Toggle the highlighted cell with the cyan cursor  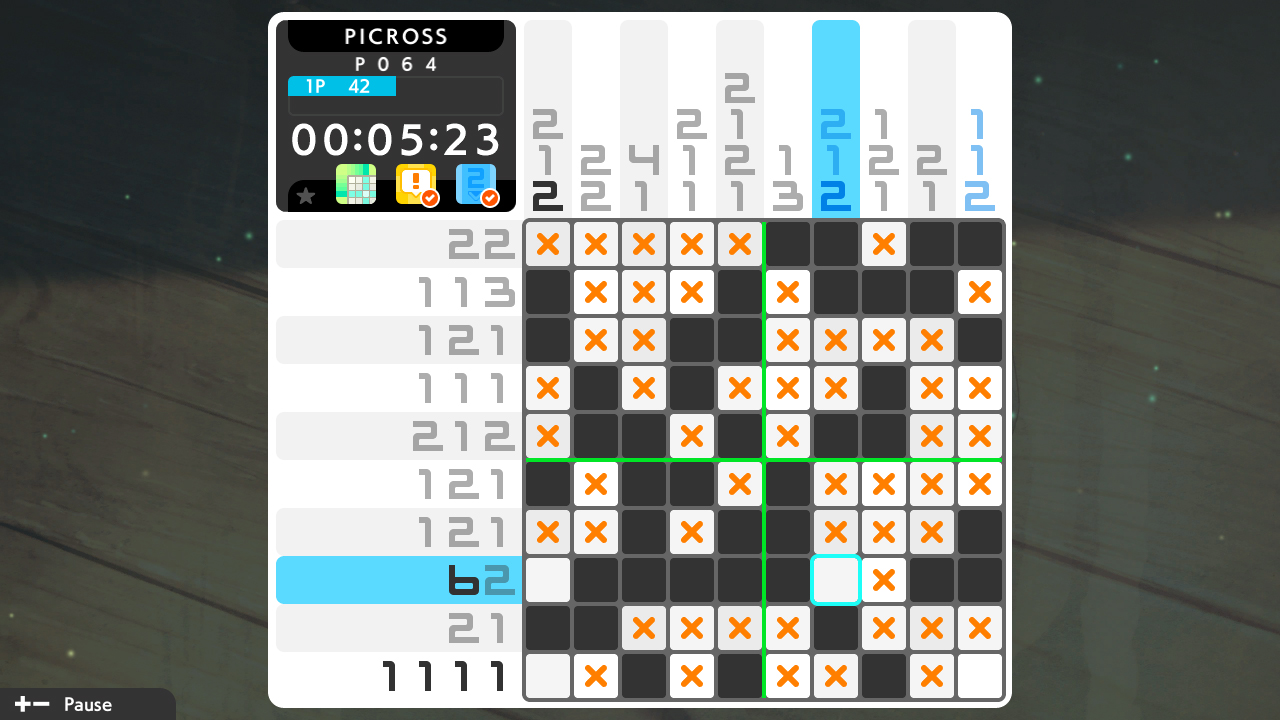[836, 580]
